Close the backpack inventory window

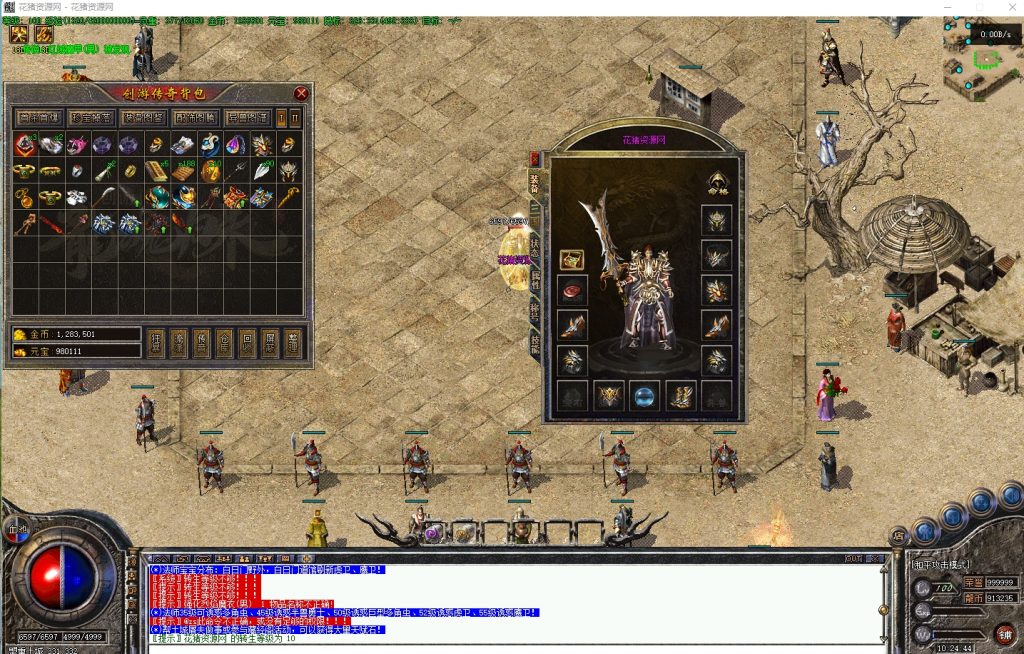pyautogui.click(x=301, y=93)
